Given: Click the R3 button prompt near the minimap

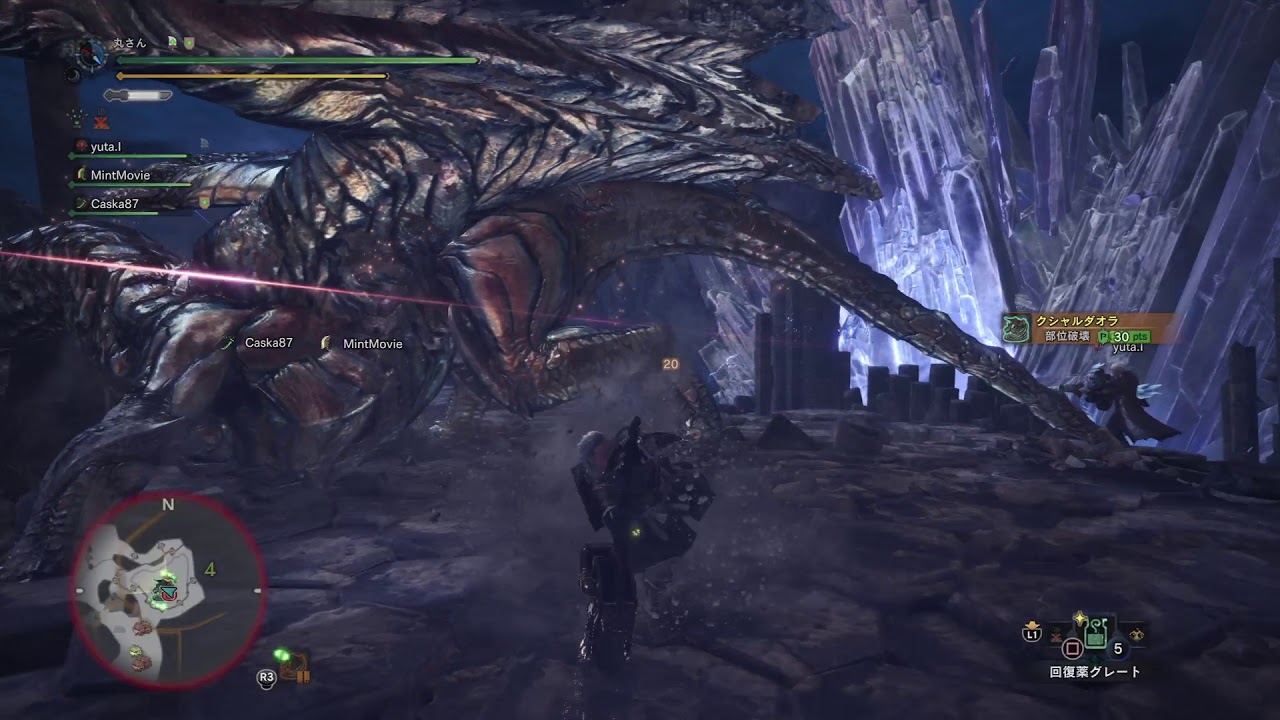Looking at the screenshot, I should [x=266, y=677].
